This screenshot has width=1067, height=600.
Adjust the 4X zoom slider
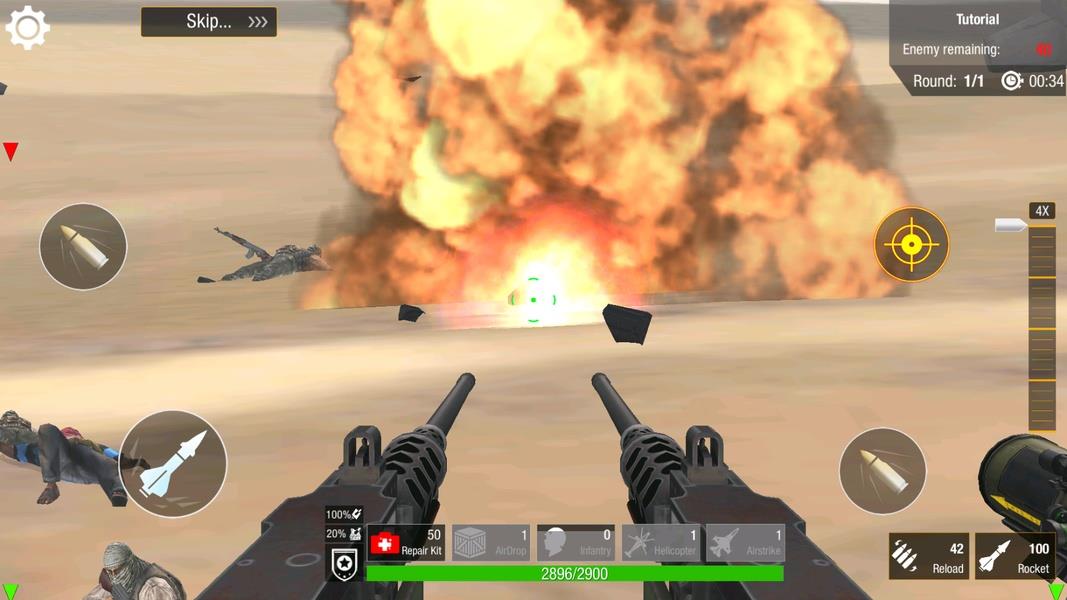coord(1042,320)
